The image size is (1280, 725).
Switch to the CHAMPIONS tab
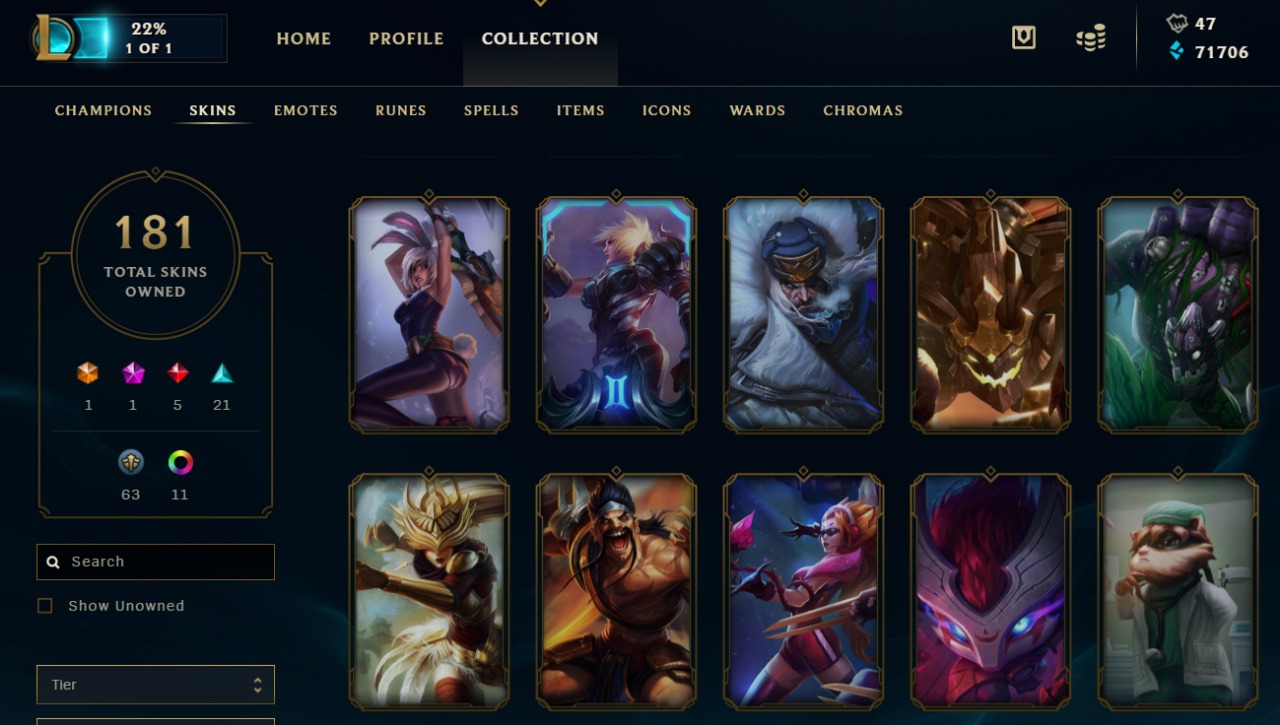tap(103, 110)
